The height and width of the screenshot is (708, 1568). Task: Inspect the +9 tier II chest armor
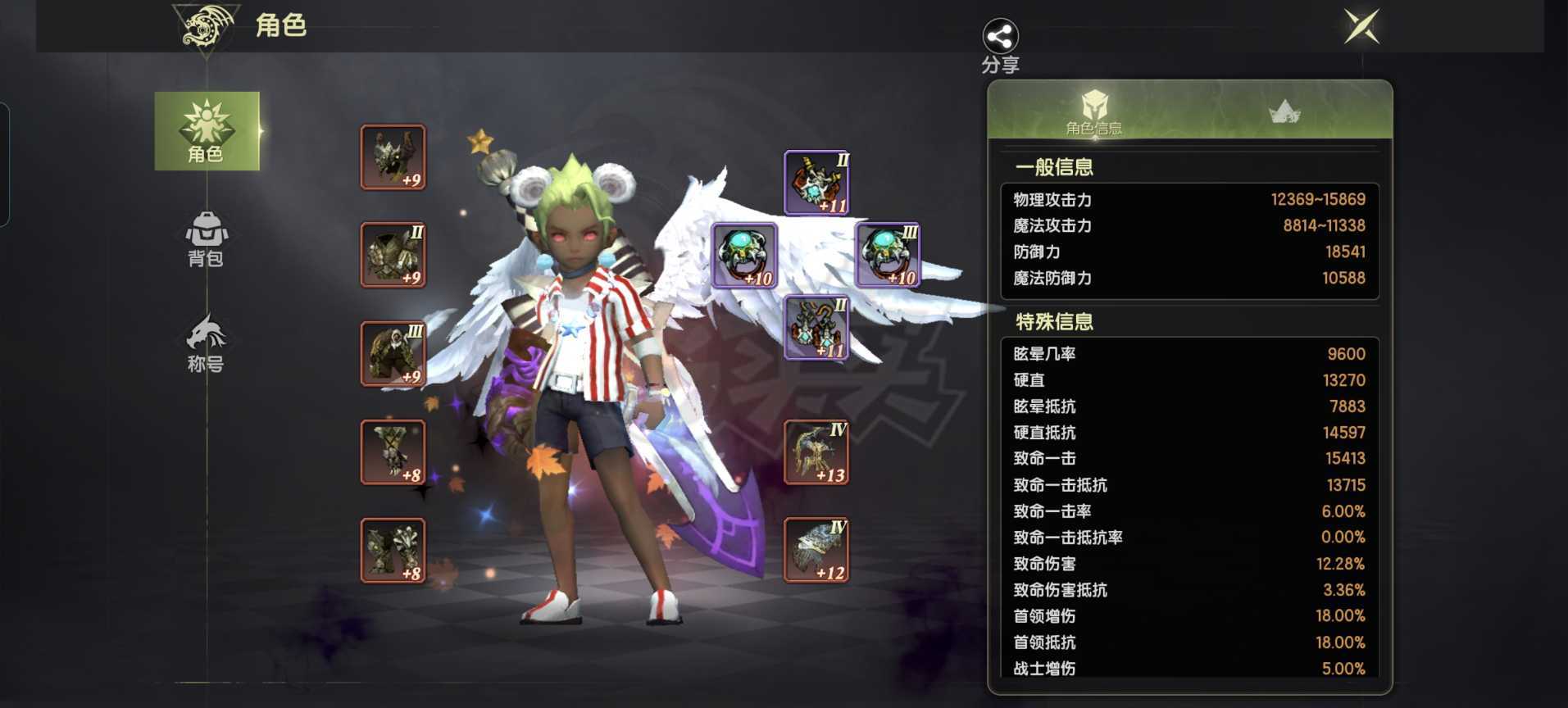393,255
